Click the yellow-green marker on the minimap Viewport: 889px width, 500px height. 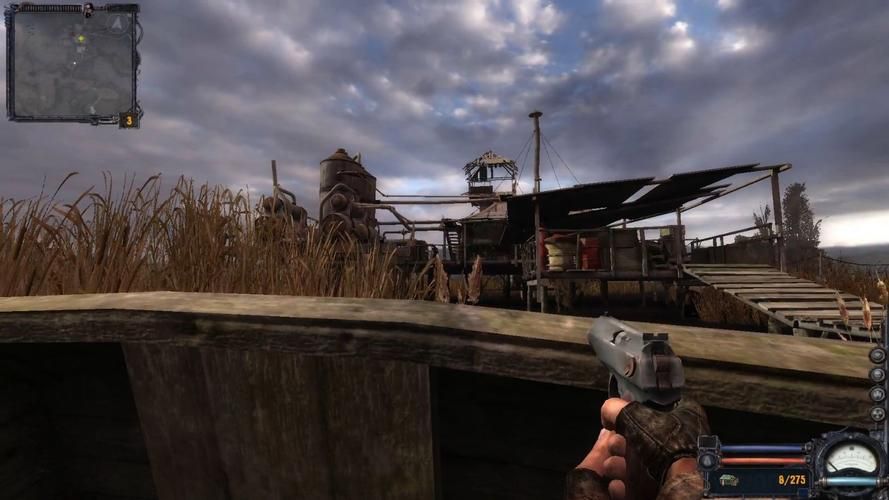pyautogui.click(x=81, y=38)
